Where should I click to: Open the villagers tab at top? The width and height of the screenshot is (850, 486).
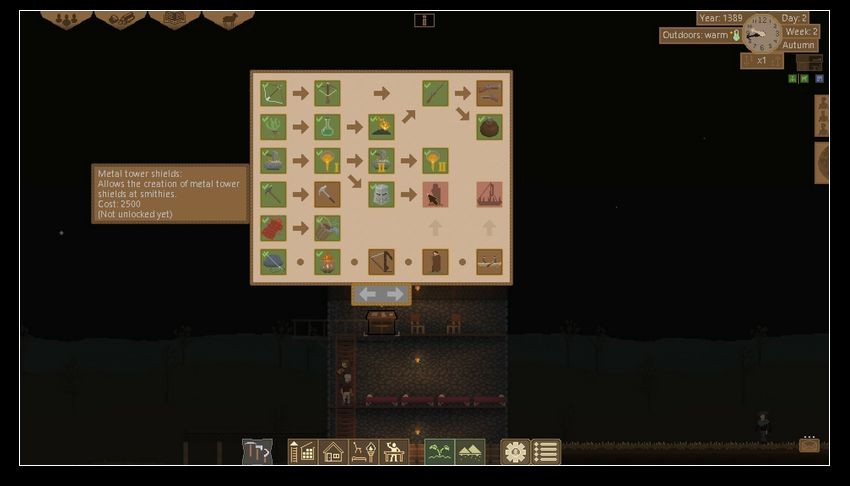pyautogui.click(x=66, y=18)
